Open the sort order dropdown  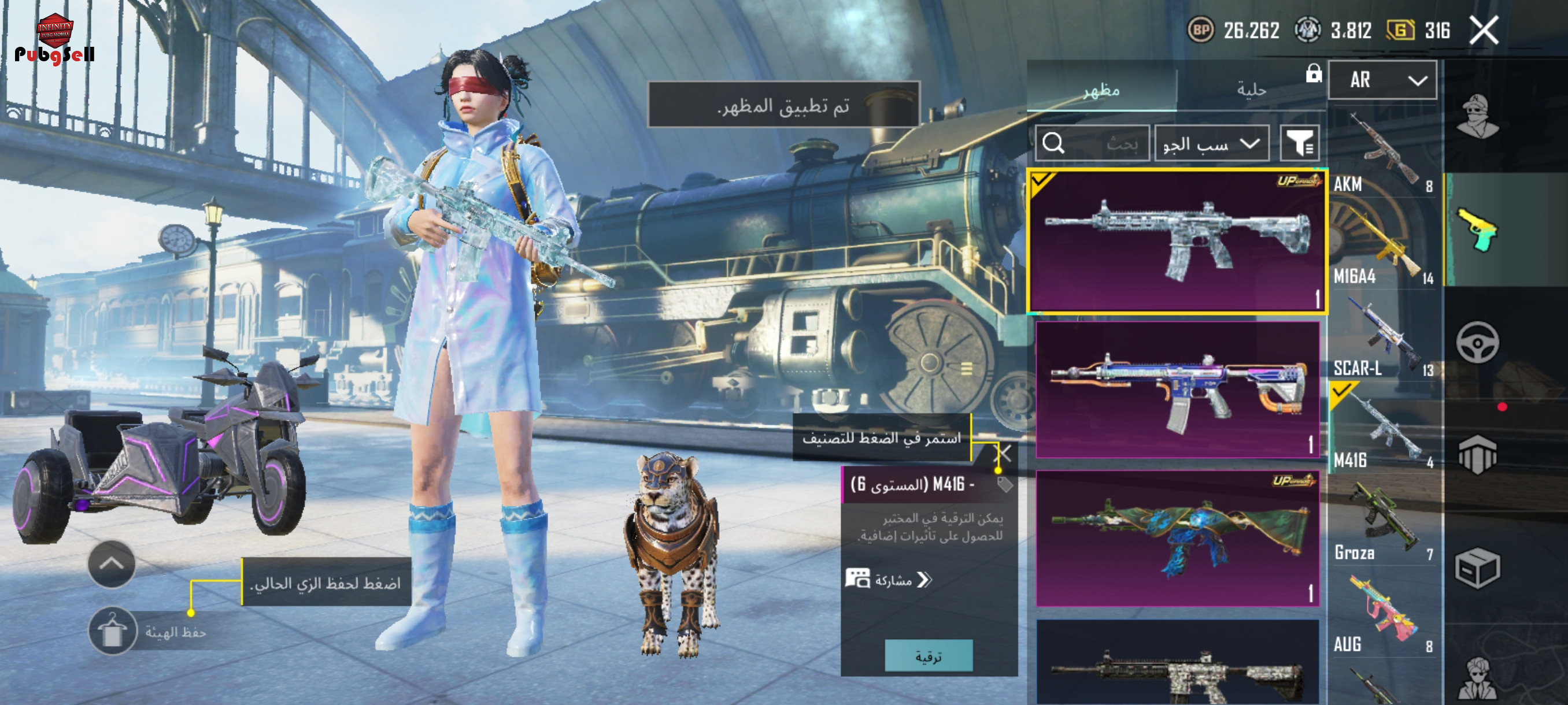(1211, 143)
